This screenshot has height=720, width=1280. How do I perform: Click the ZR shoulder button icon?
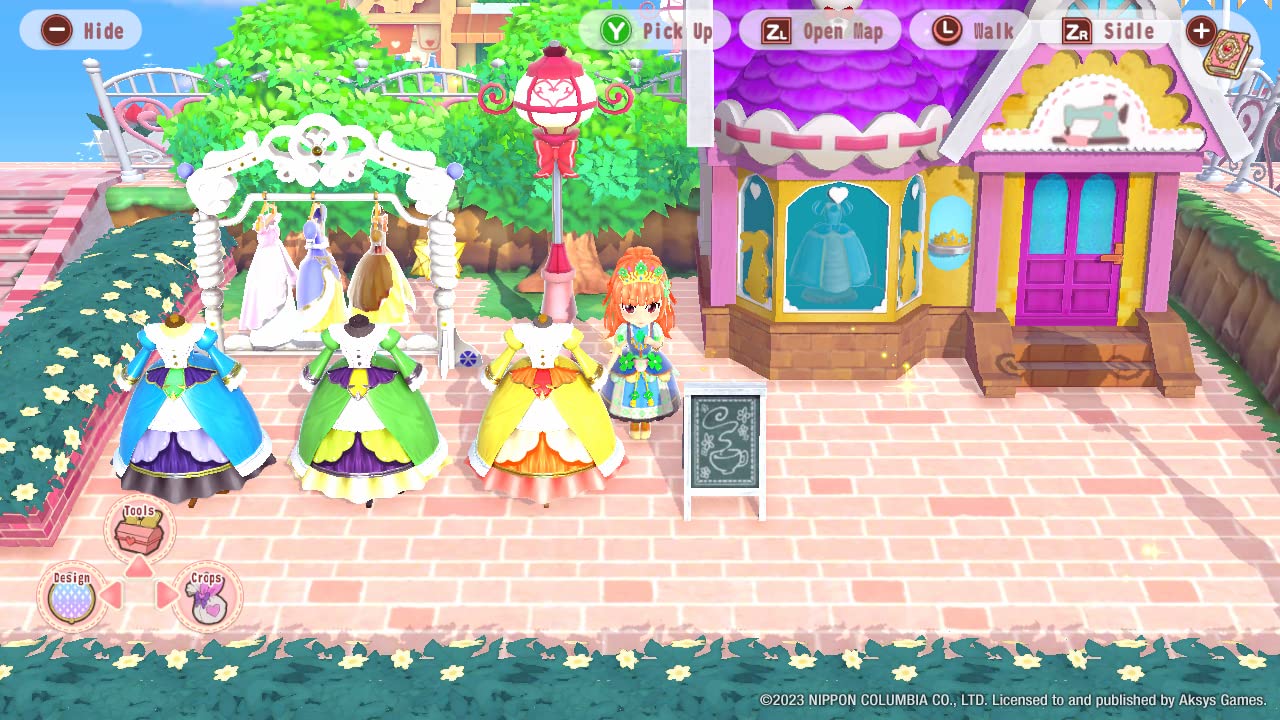coord(1077,30)
